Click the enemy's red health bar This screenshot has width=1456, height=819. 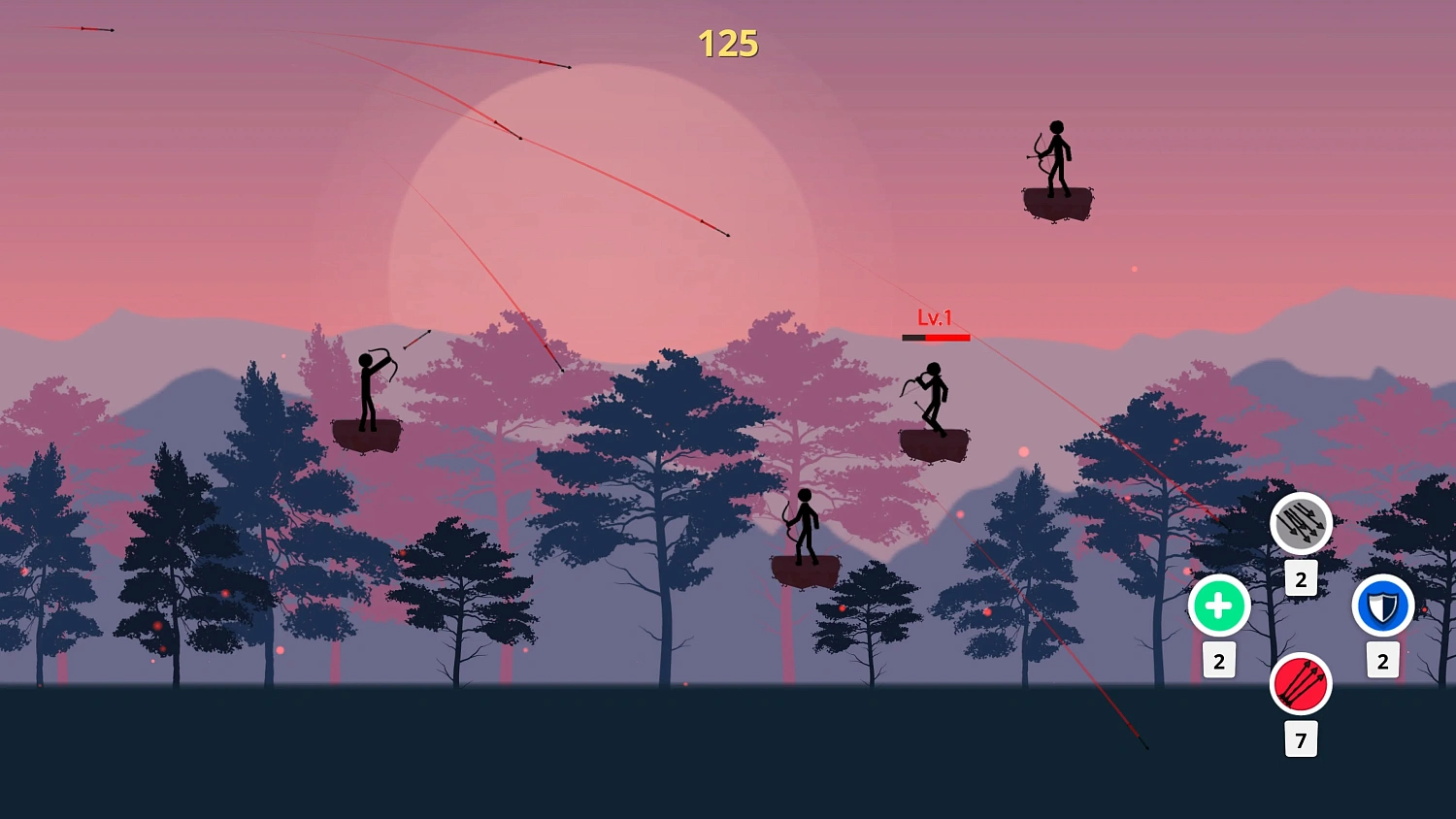click(936, 335)
